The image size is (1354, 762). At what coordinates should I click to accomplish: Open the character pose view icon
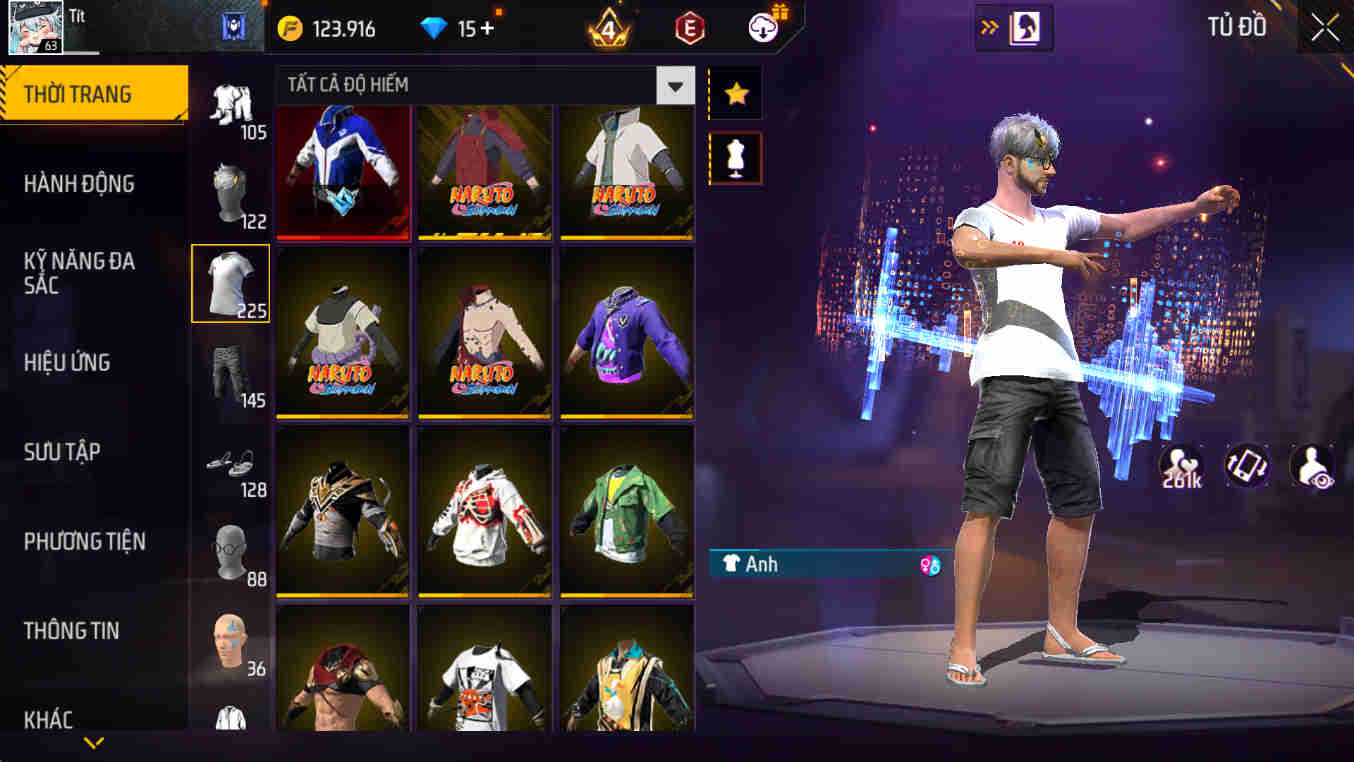pyautogui.click(x=1315, y=467)
